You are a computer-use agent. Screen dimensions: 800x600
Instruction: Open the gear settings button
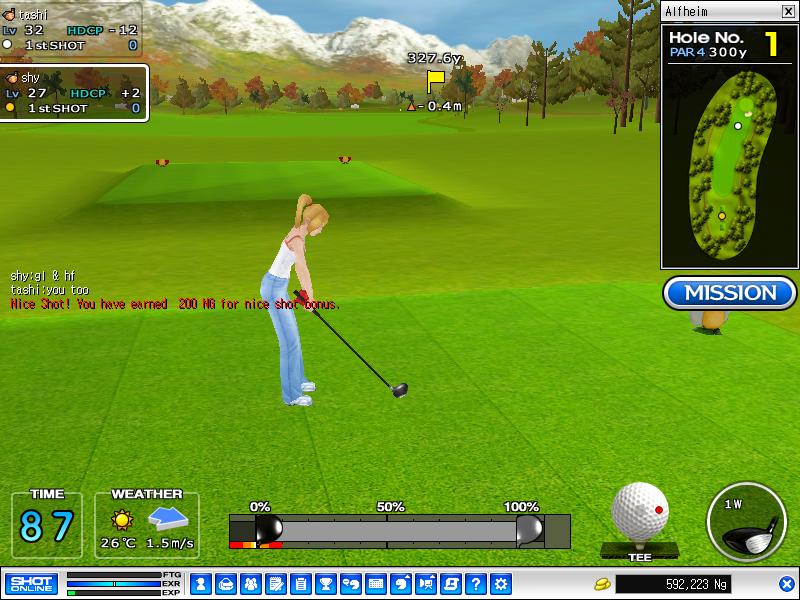(501, 583)
